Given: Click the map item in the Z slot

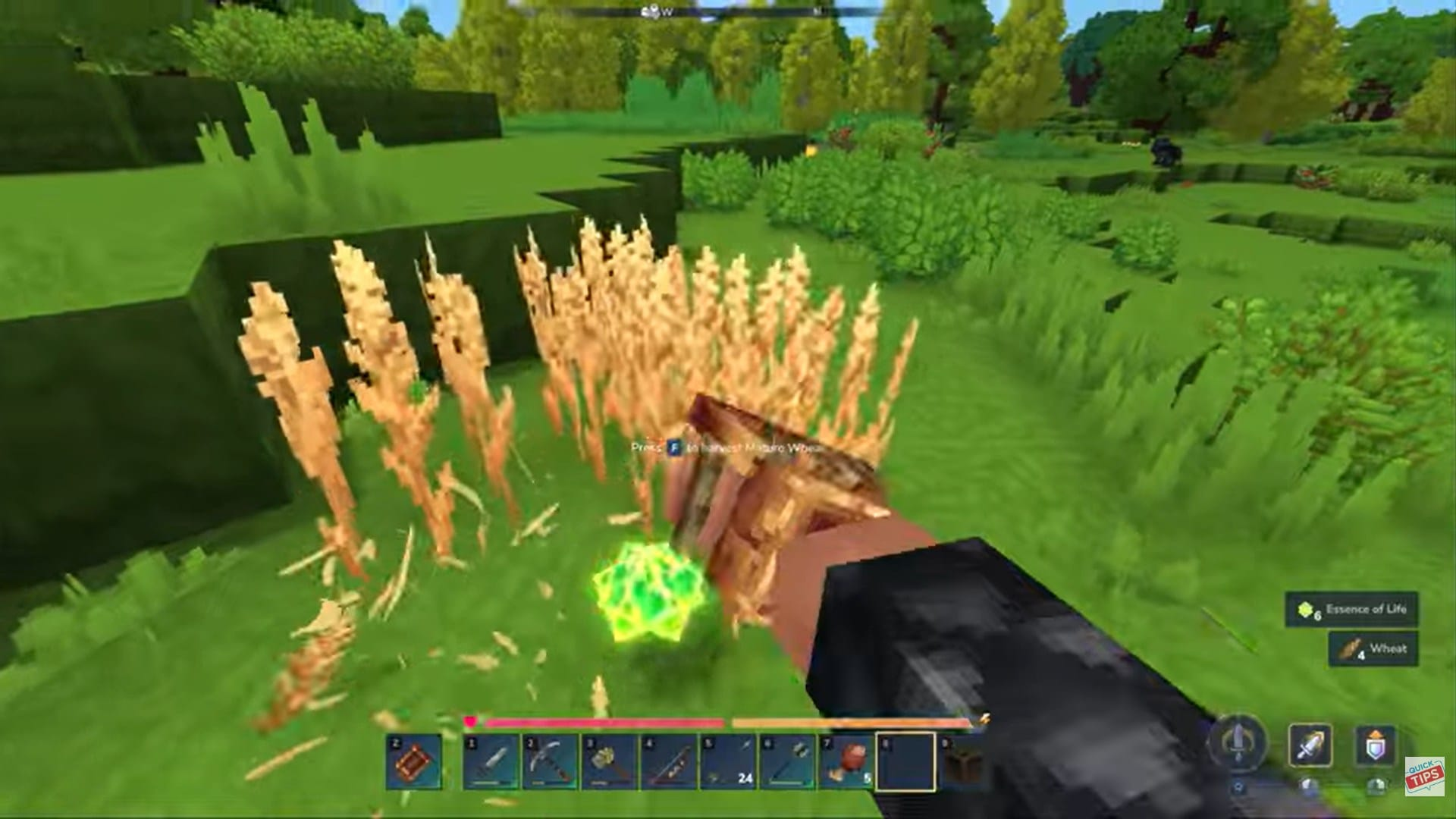Looking at the screenshot, I should point(413,762).
